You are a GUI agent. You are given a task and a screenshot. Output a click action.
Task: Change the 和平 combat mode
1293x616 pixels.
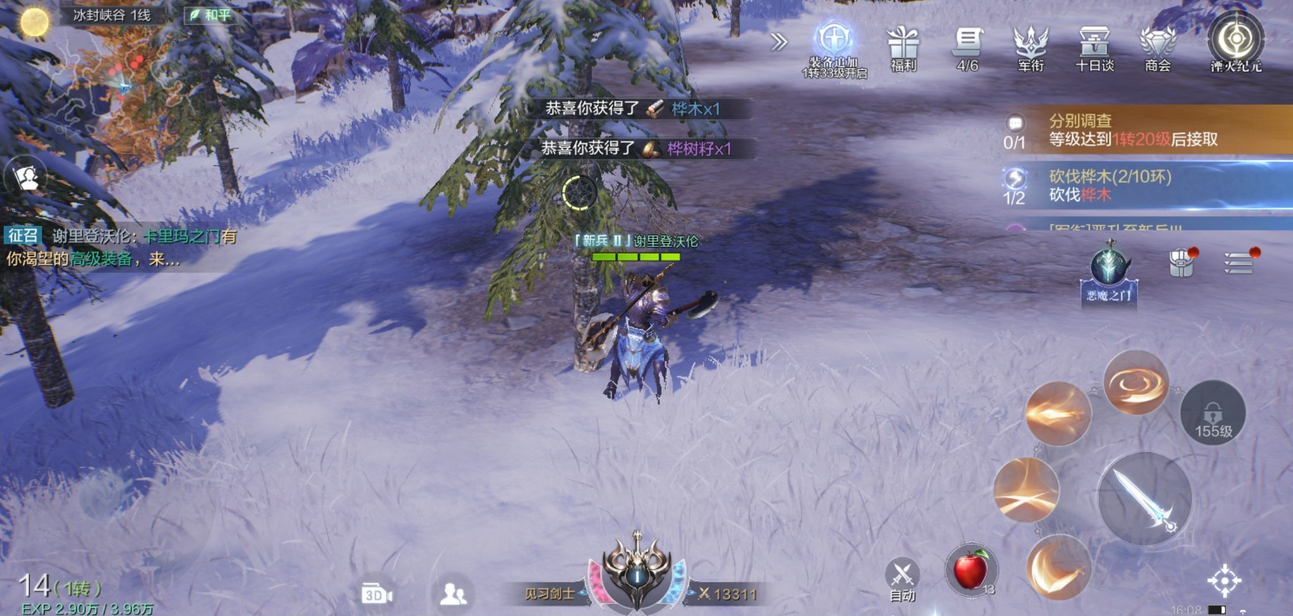click(210, 16)
